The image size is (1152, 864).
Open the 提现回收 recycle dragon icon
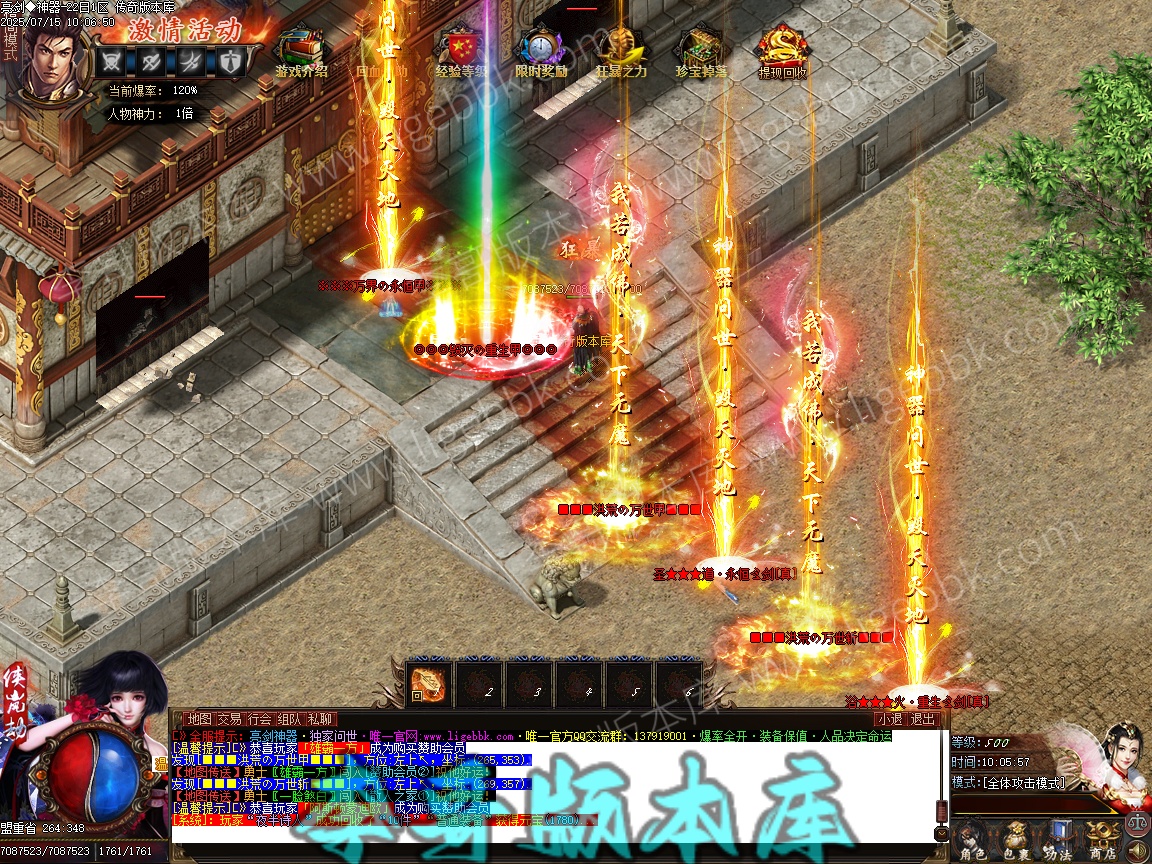pyautogui.click(x=781, y=48)
